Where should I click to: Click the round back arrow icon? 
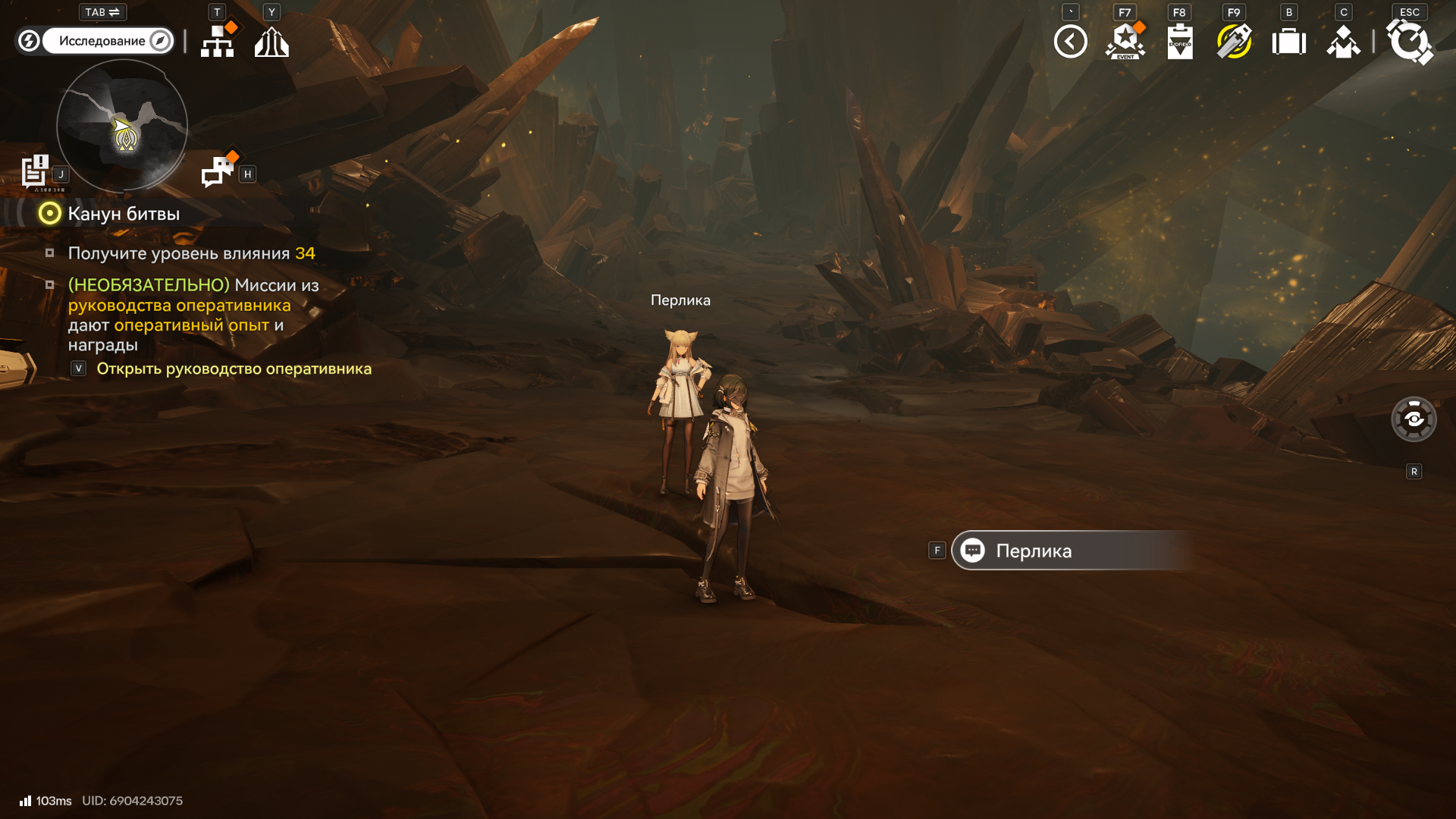[x=1070, y=42]
